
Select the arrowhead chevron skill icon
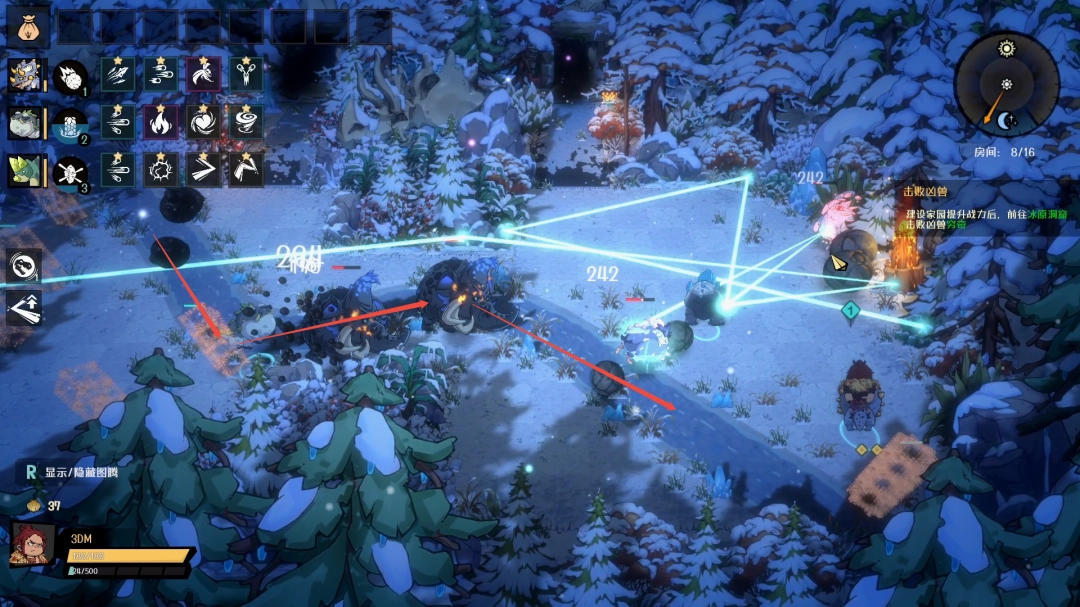pyautogui.click(x=203, y=170)
